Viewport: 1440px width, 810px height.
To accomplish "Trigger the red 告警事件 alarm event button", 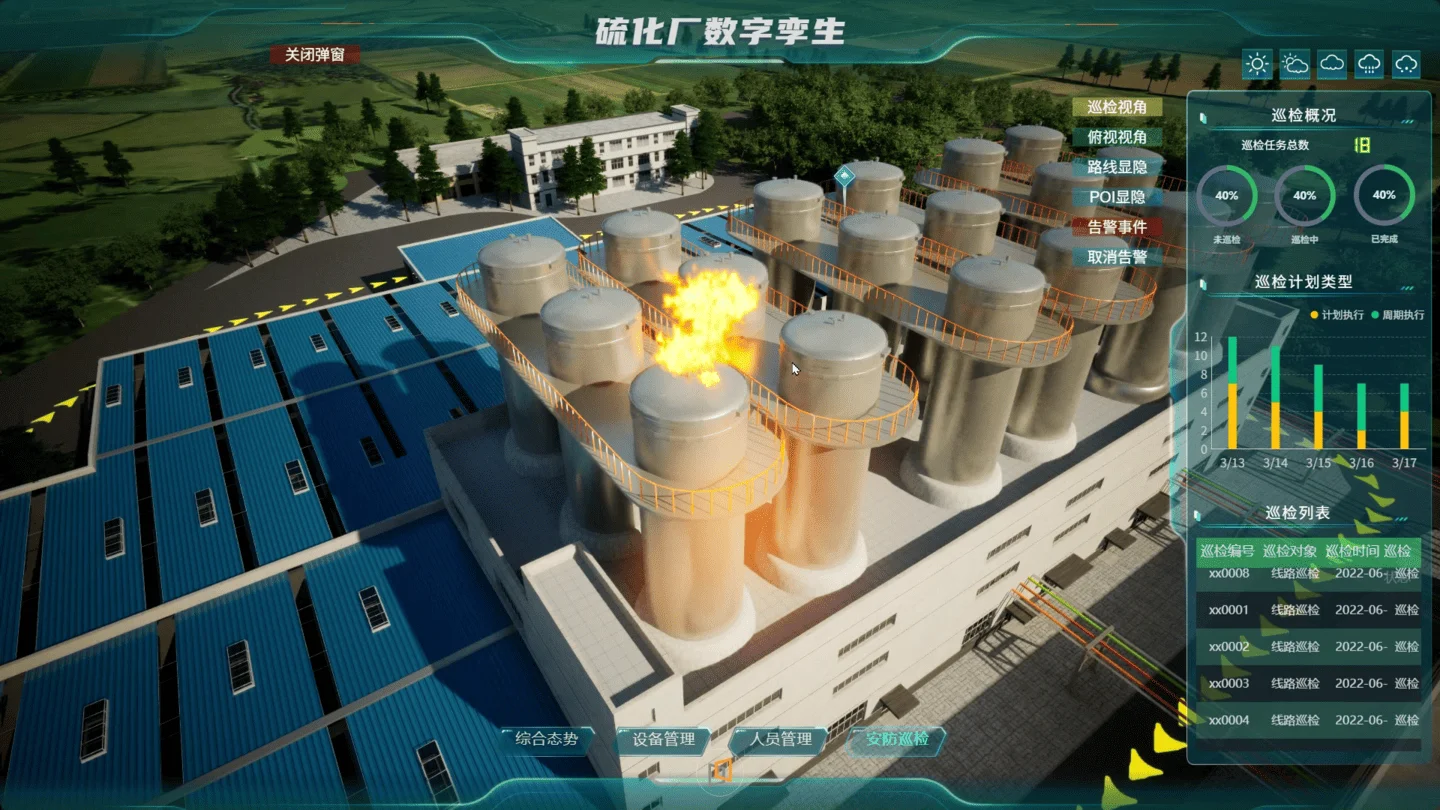I will 1117,227.
